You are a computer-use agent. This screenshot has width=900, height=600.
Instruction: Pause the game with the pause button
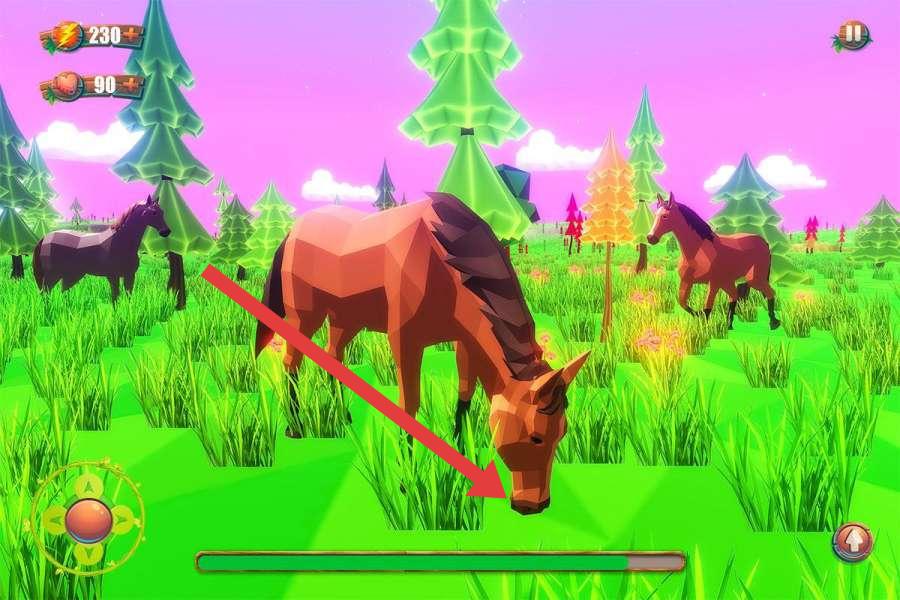click(x=852, y=35)
